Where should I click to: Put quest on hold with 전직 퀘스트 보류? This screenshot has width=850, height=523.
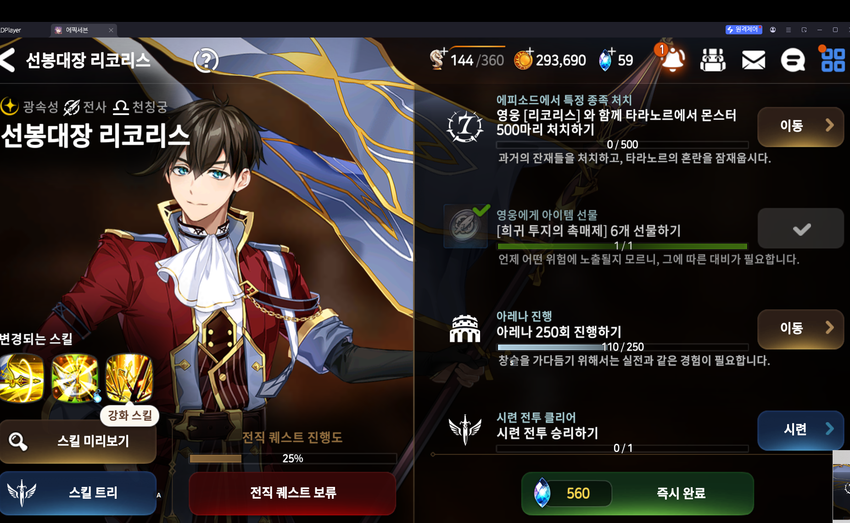pos(292,493)
